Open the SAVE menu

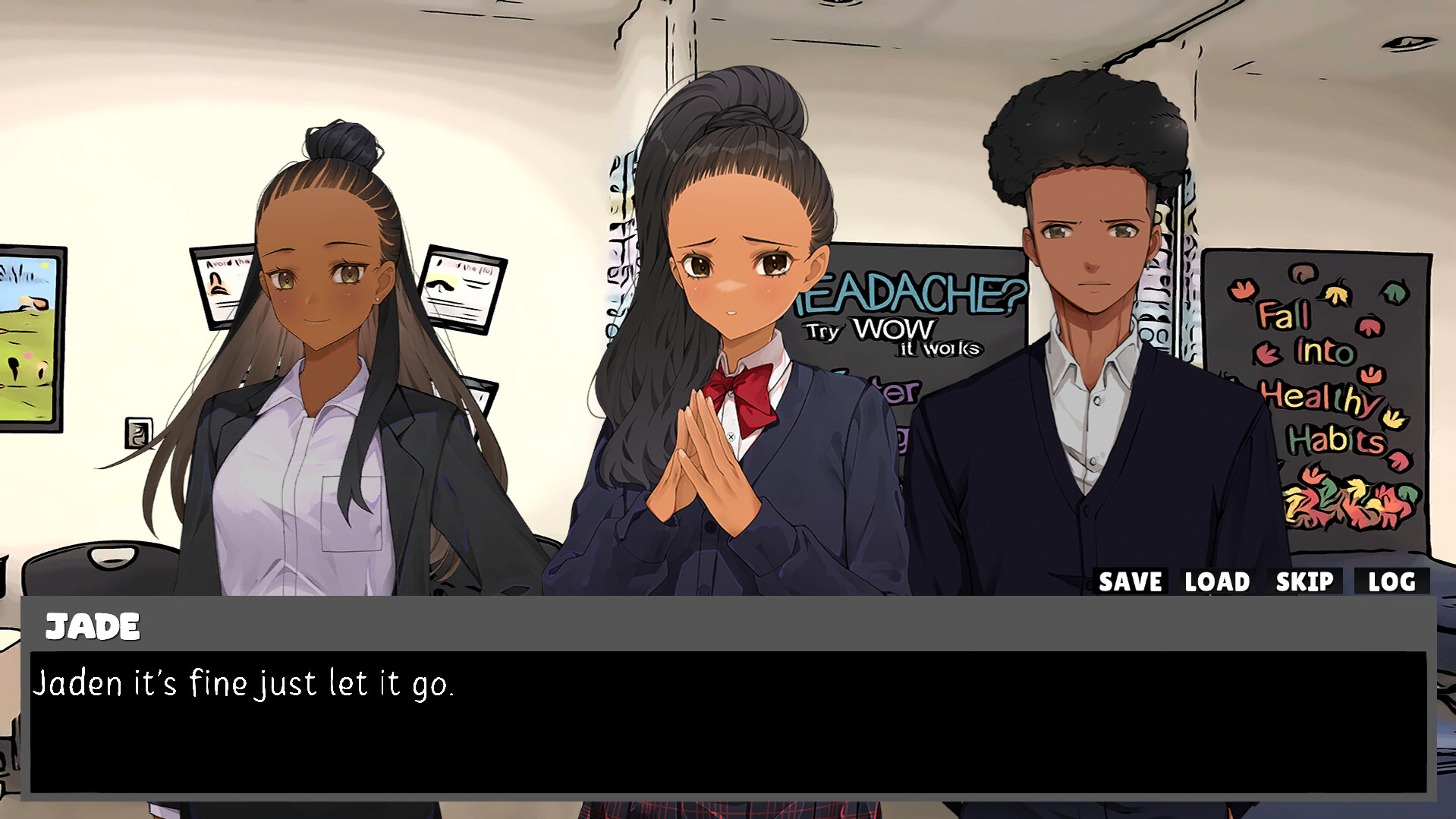(x=1131, y=582)
